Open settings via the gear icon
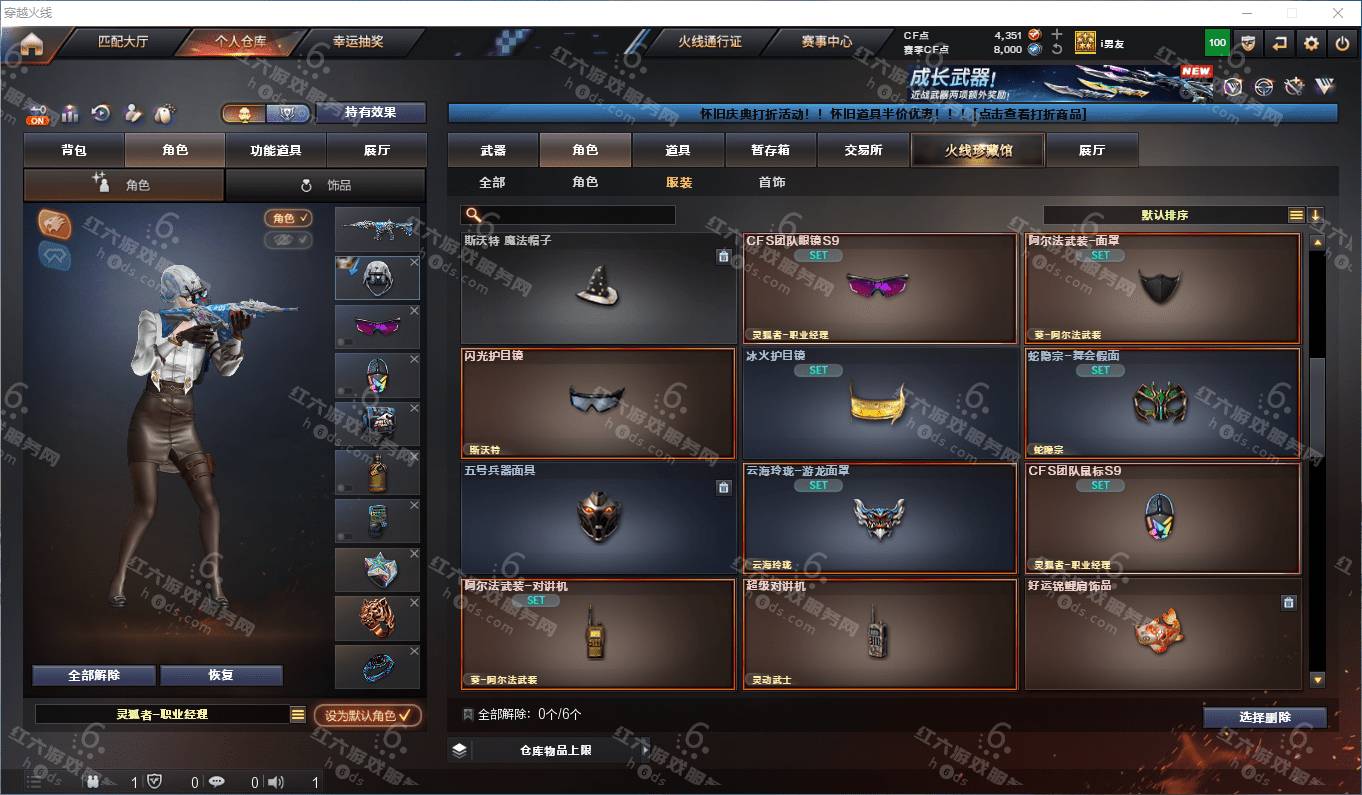The height and width of the screenshot is (795, 1362). [x=1312, y=43]
